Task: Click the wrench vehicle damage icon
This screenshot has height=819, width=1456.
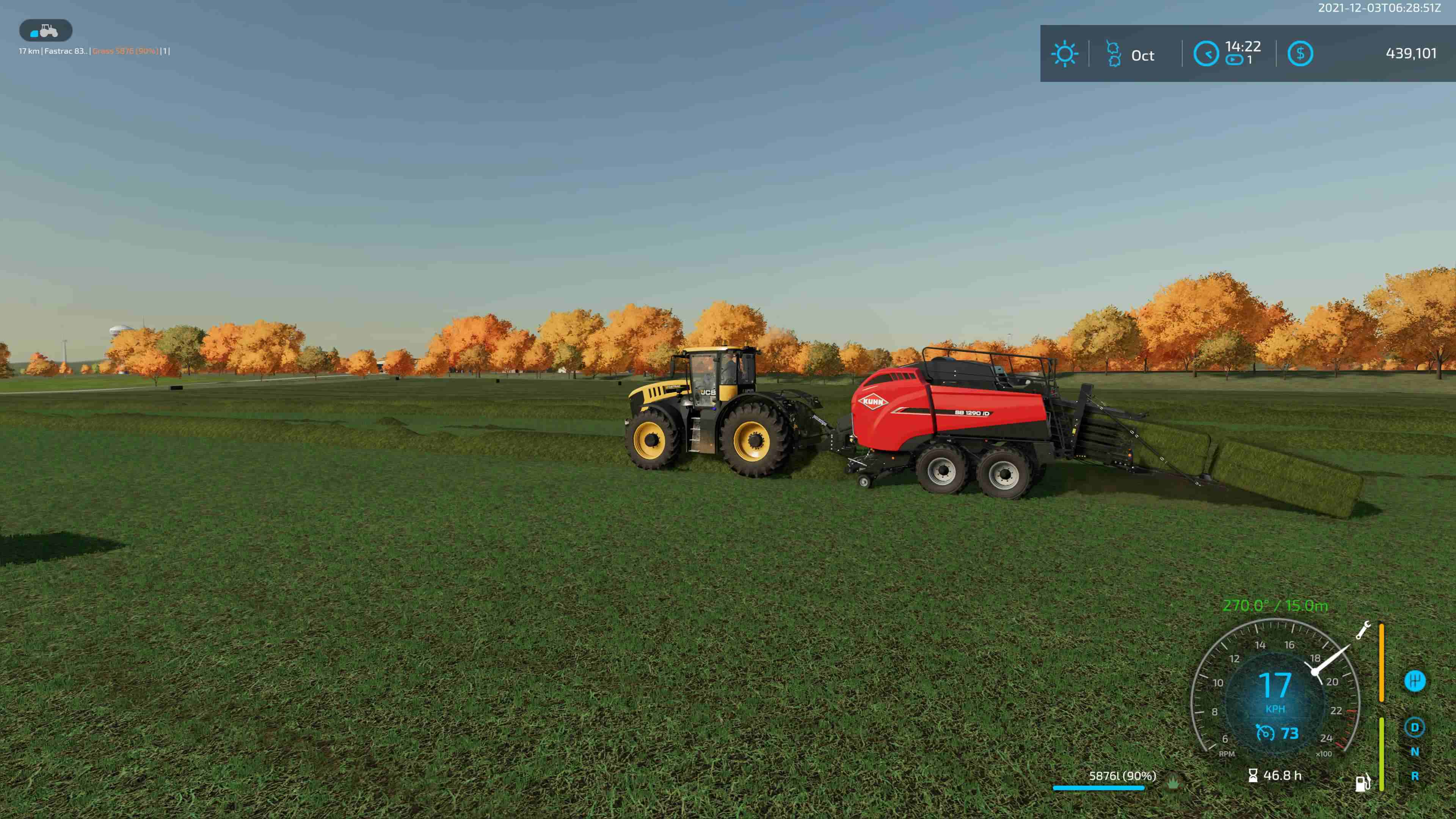Action: (1363, 630)
